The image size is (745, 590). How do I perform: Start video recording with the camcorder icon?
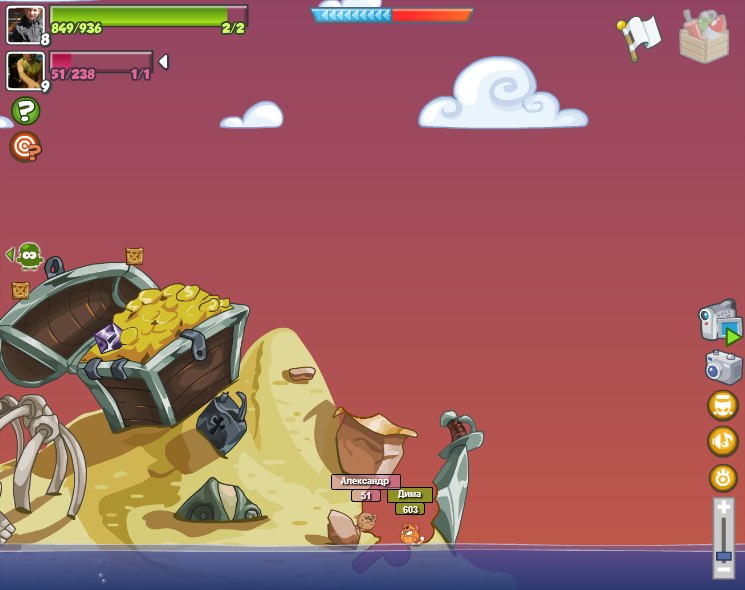(719, 324)
